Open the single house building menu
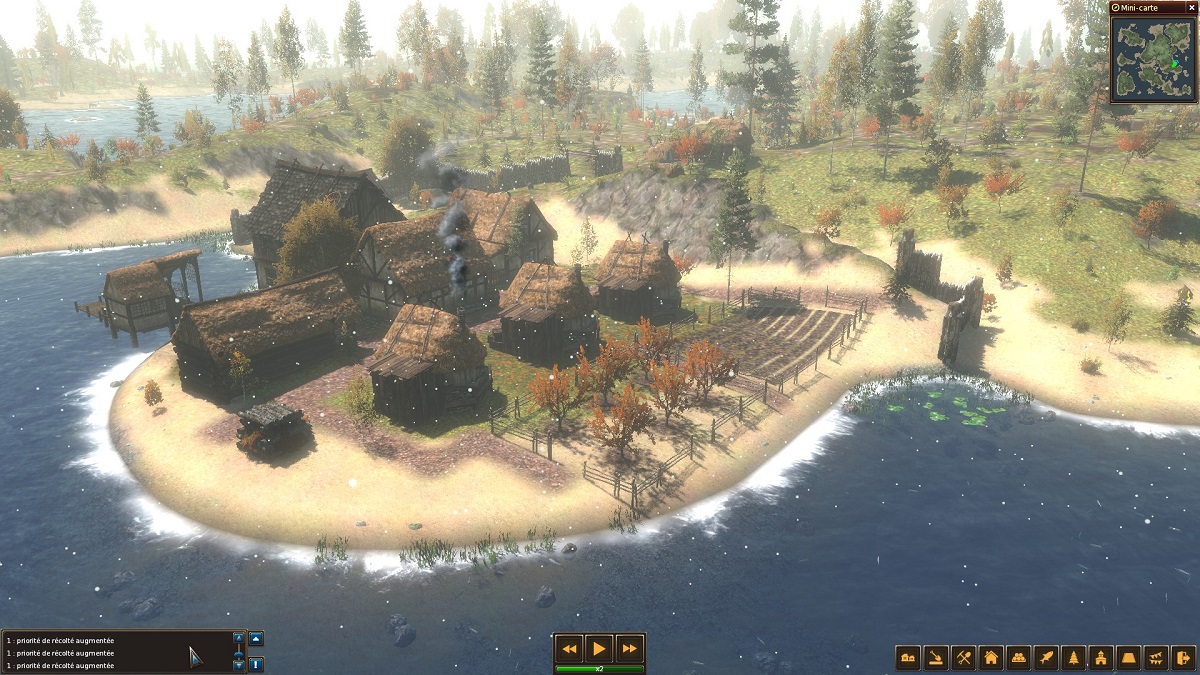 [x=992, y=658]
